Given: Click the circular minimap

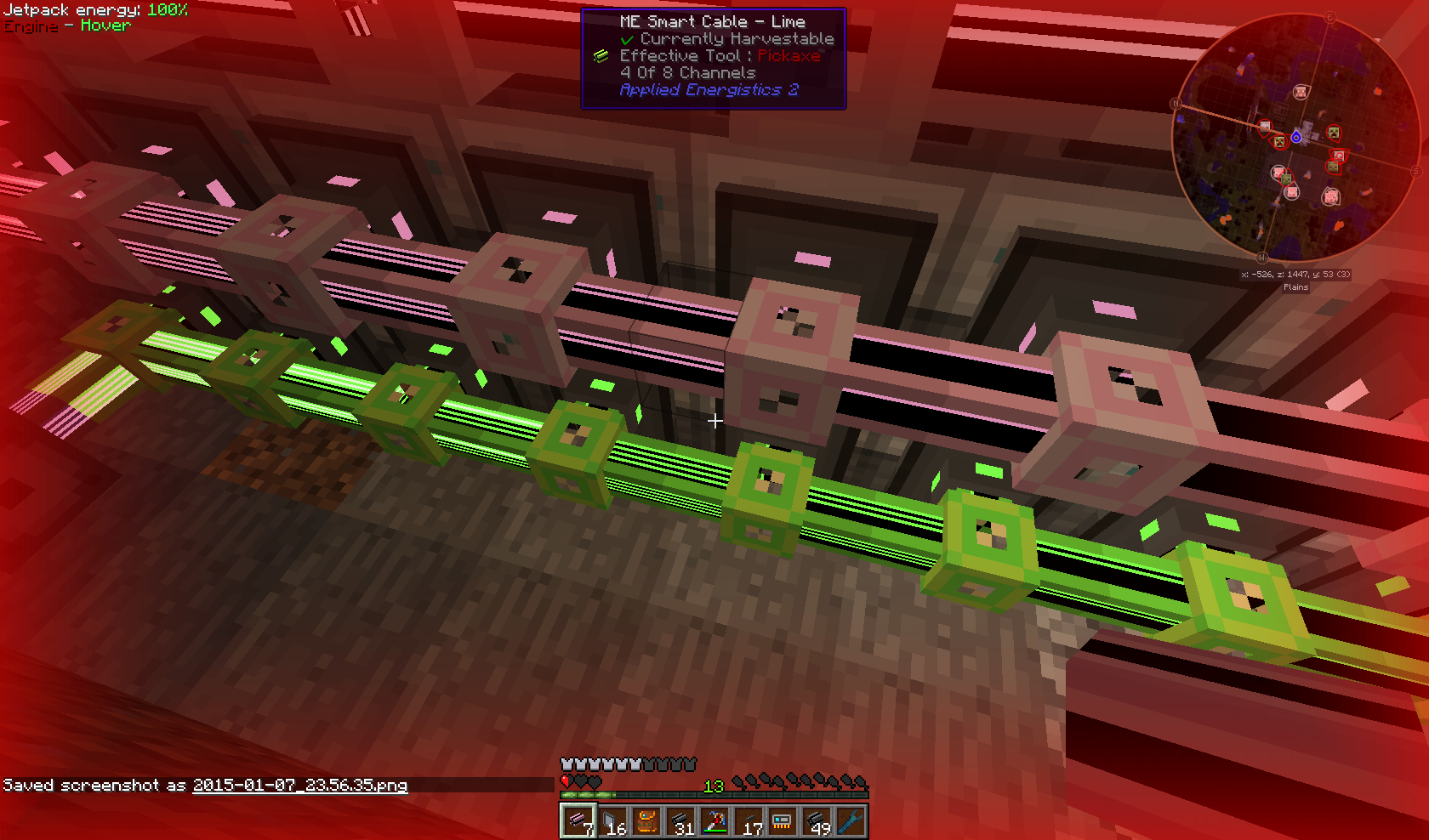Looking at the screenshot, I should pyautogui.click(x=1295, y=138).
